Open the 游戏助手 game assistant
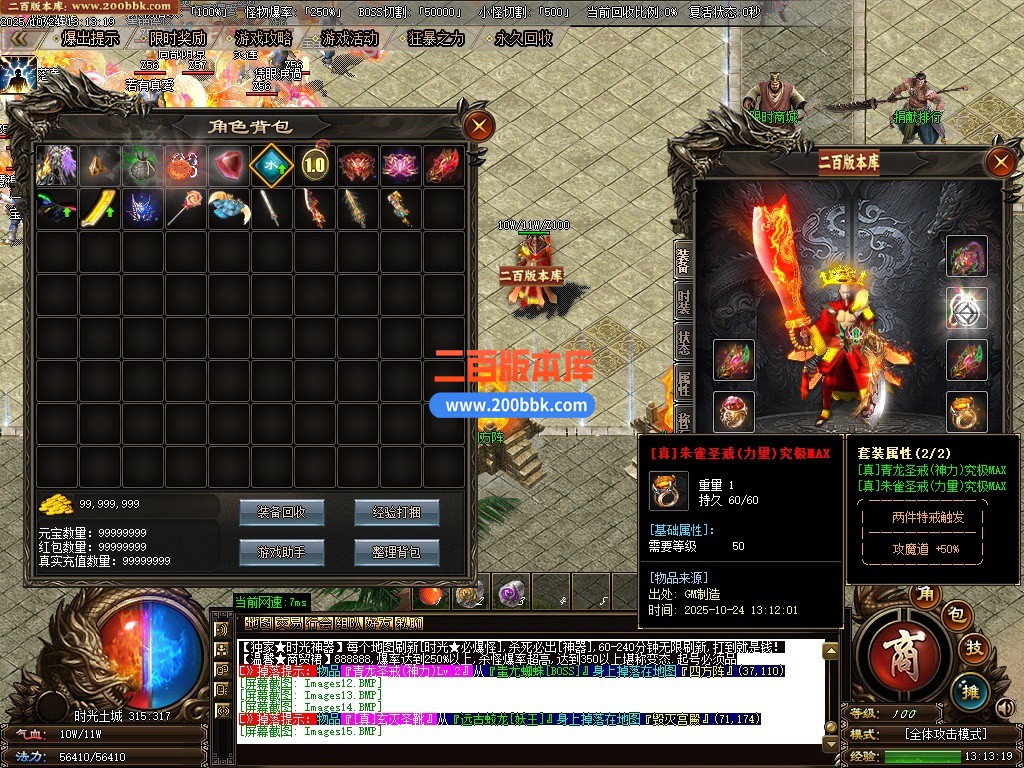1024x768 pixels. (x=281, y=551)
